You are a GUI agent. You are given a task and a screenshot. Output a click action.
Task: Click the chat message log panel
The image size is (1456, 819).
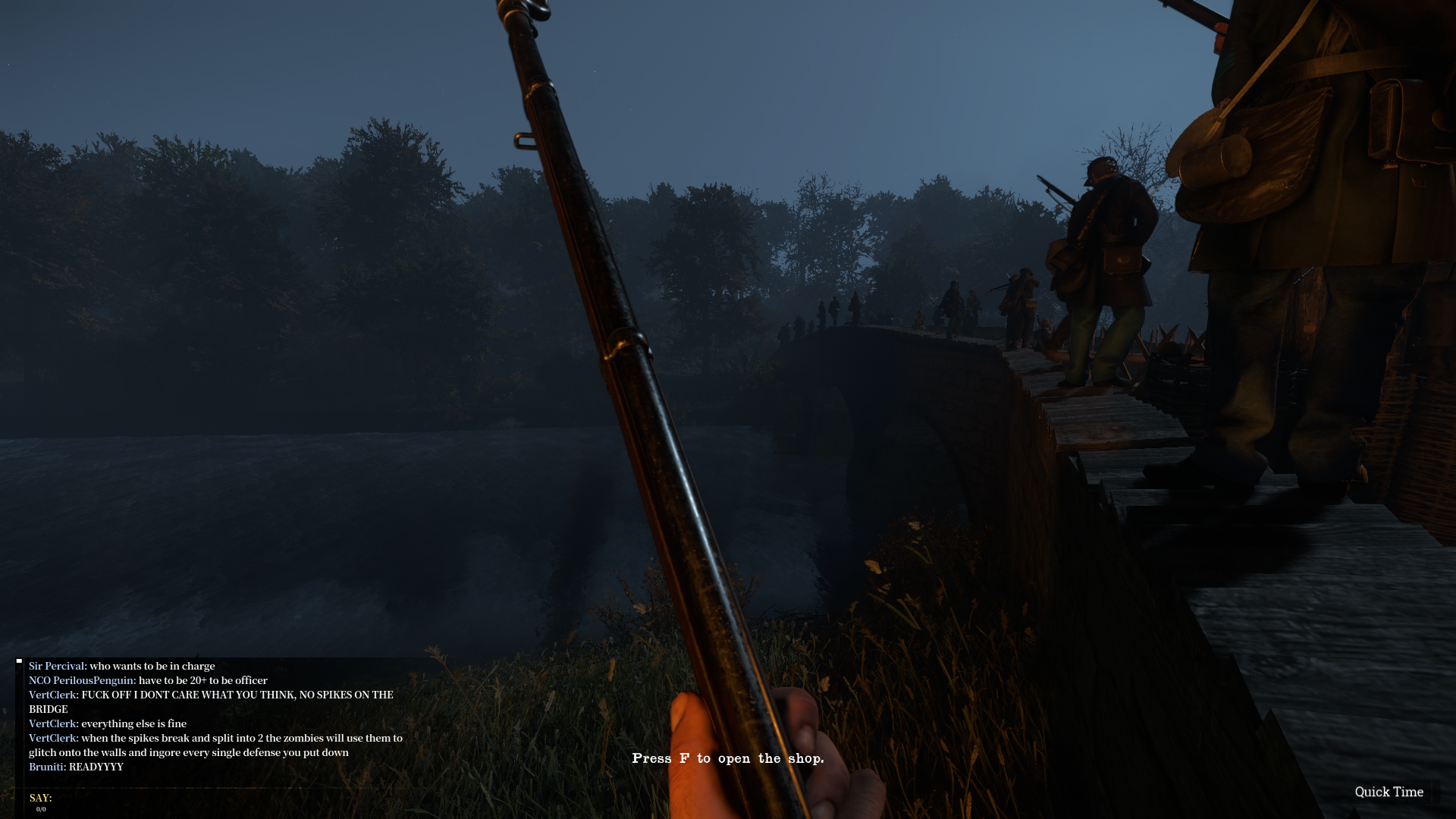(x=216, y=716)
